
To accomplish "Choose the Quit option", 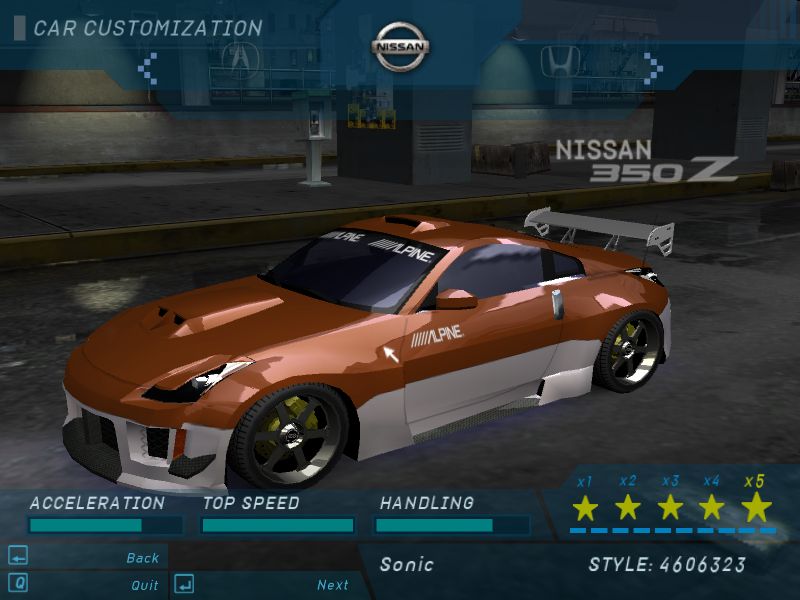I will coord(144,585).
